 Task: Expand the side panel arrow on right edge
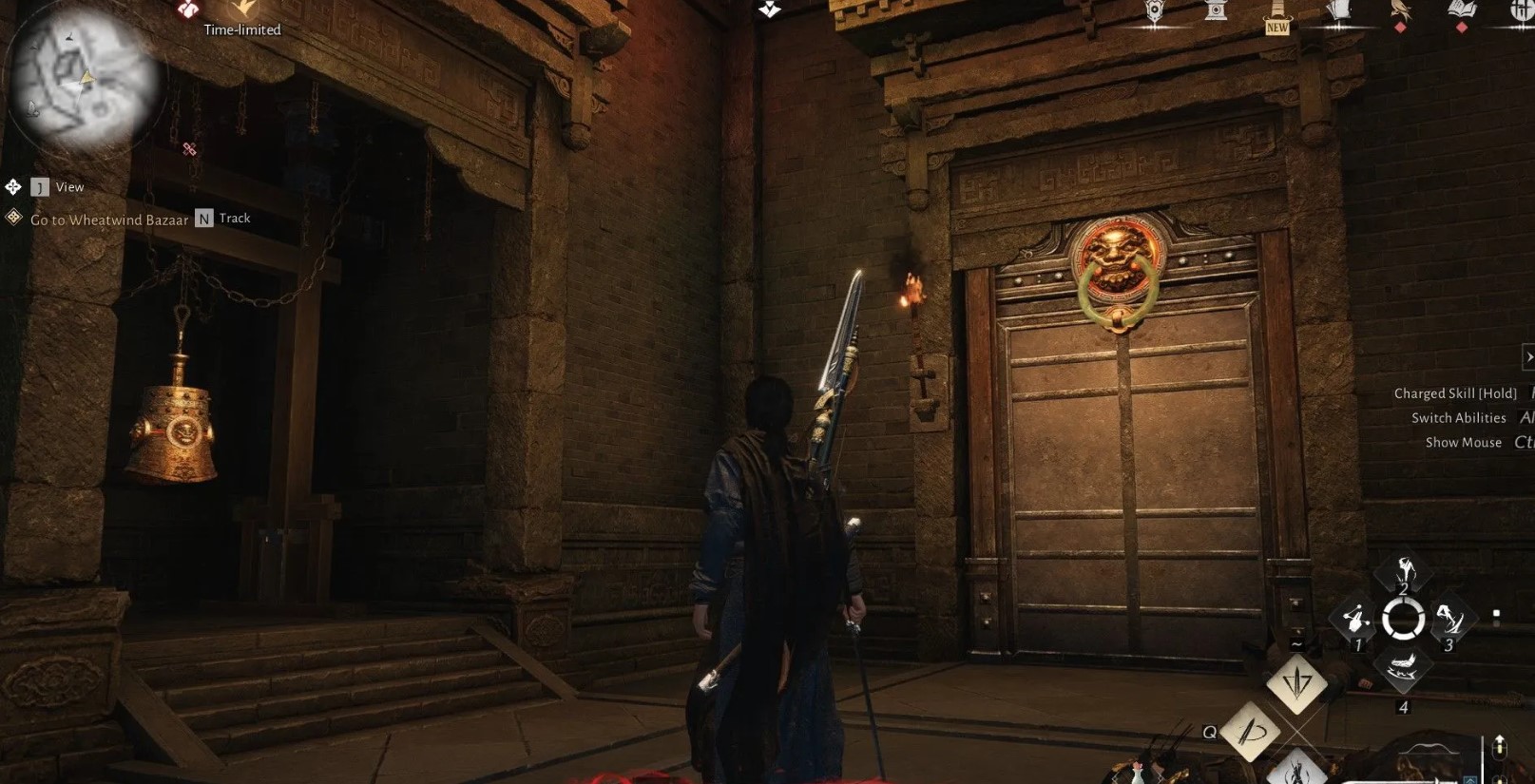tap(1527, 357)
